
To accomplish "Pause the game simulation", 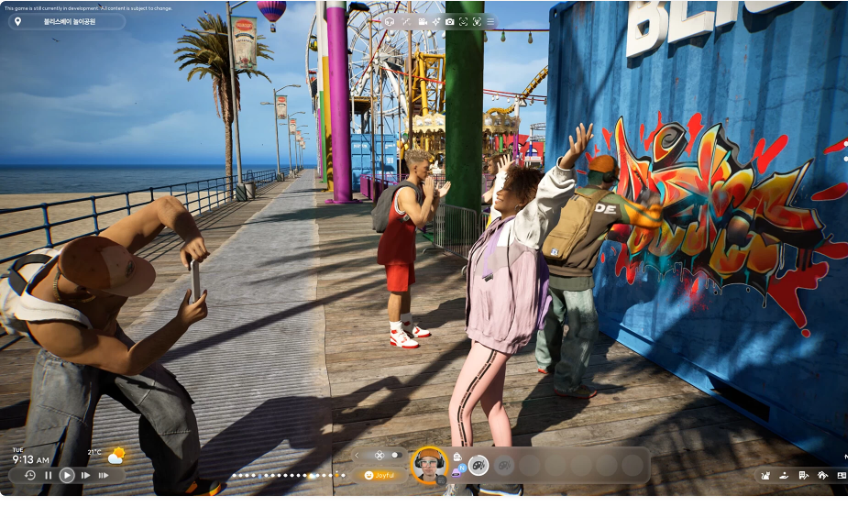I will coord(48,475).
